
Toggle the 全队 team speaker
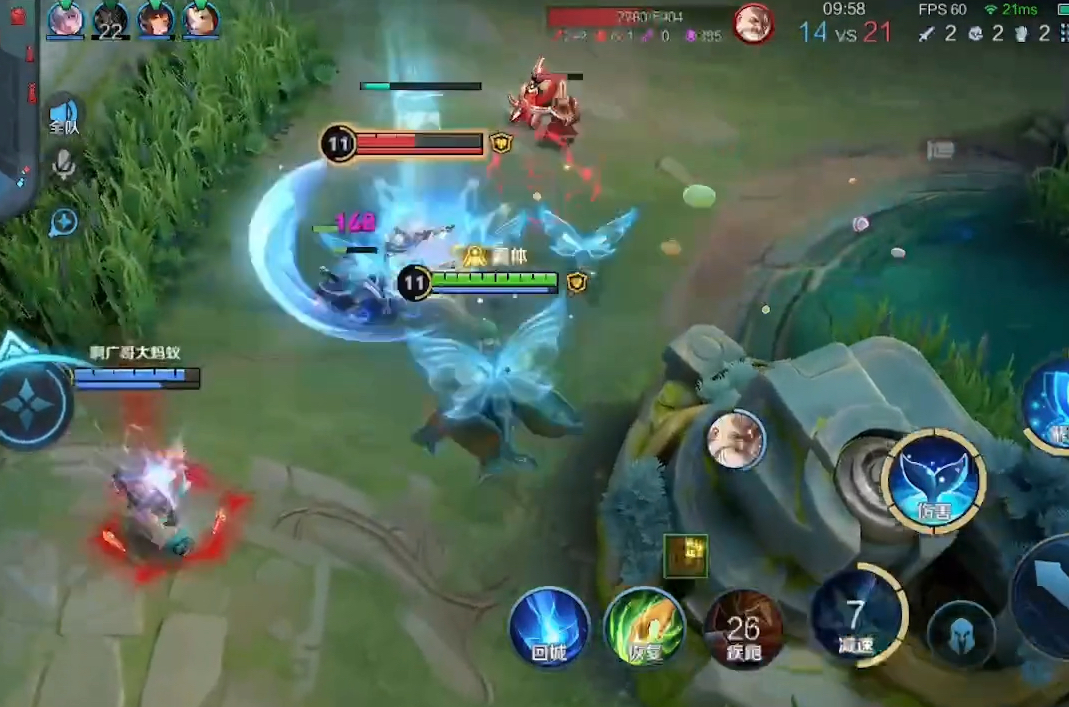coord(64,115)
